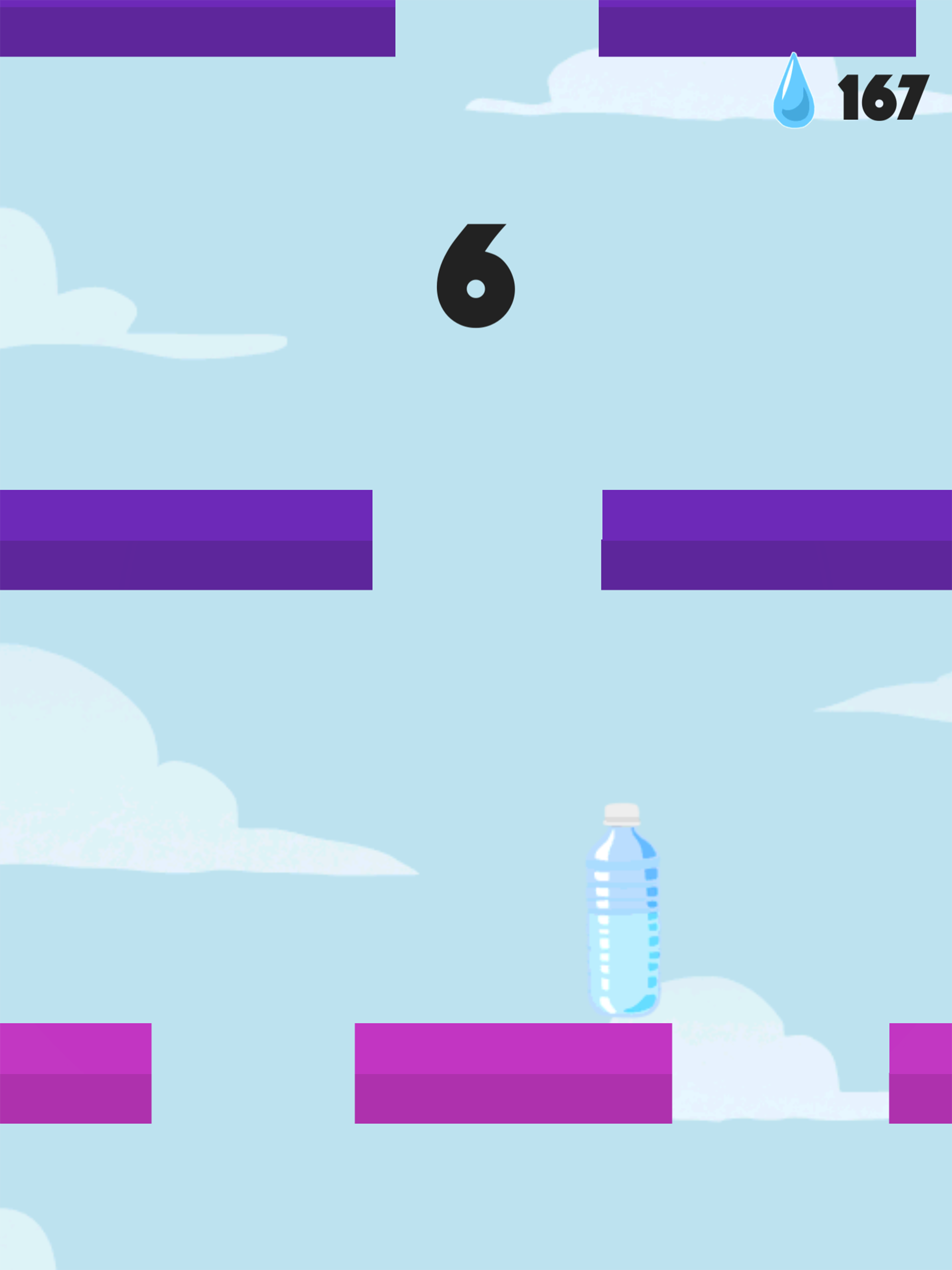Select the large number 6 score
This screenshot has height=1270, width=952.
476,276
